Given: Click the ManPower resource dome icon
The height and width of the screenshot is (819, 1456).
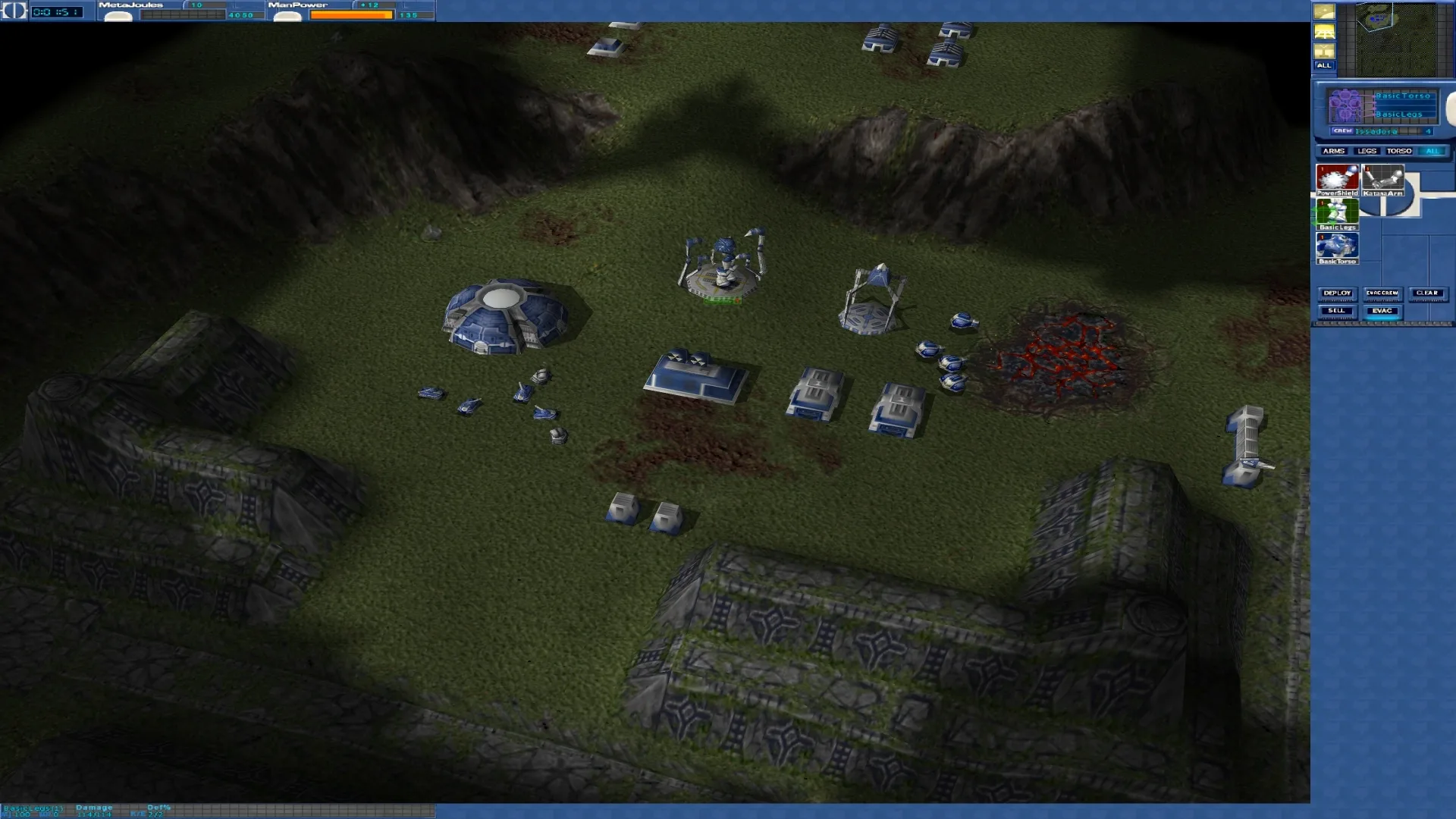Looking at the screenshot, I should 287,16.
